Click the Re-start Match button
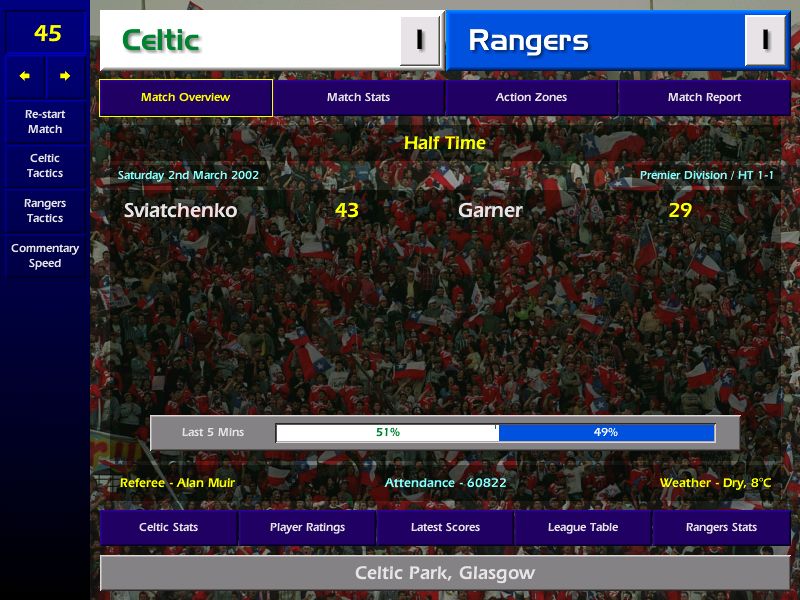Viewport: 800px width, 600px height. coord(45,122)
